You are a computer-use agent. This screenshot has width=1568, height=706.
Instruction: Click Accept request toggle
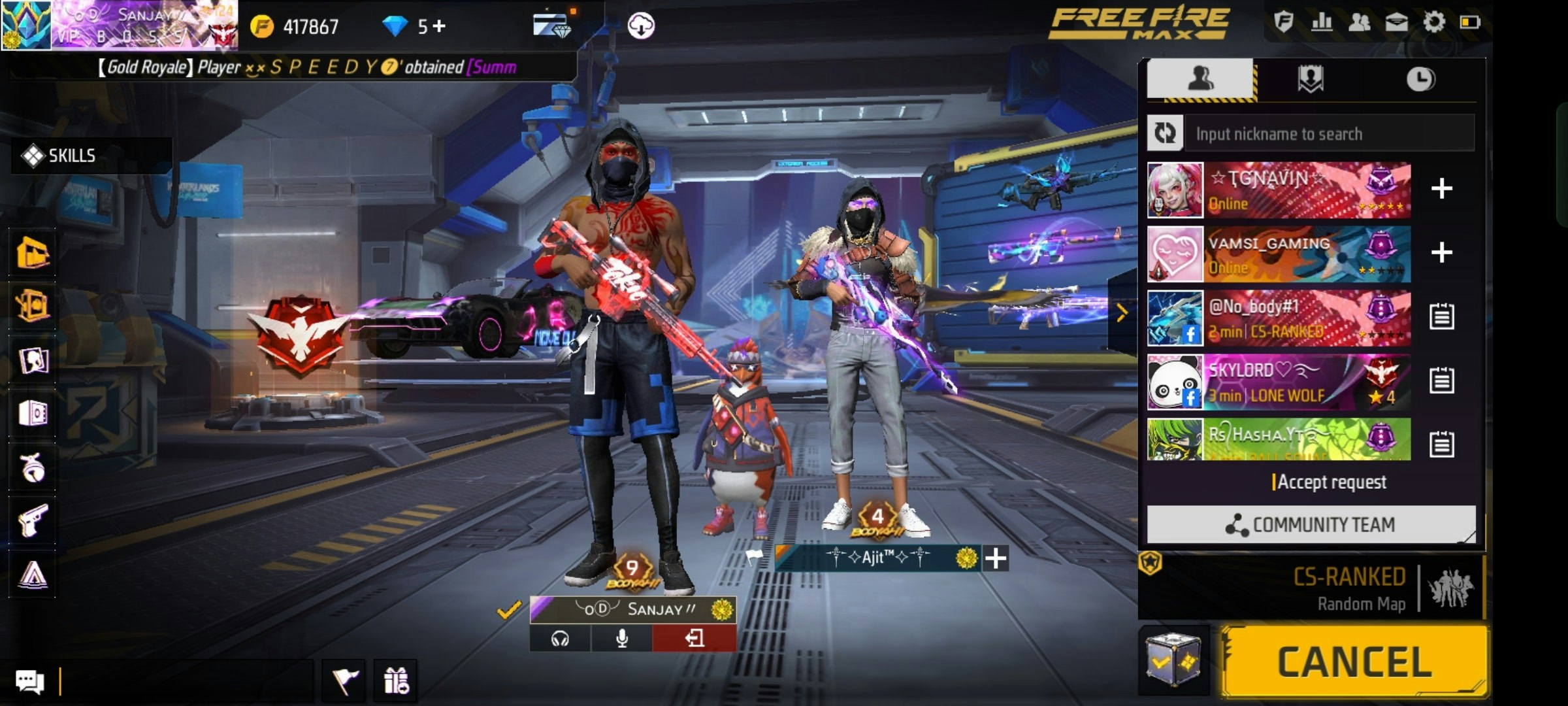pyautogui.click(x=1330, y=482)
